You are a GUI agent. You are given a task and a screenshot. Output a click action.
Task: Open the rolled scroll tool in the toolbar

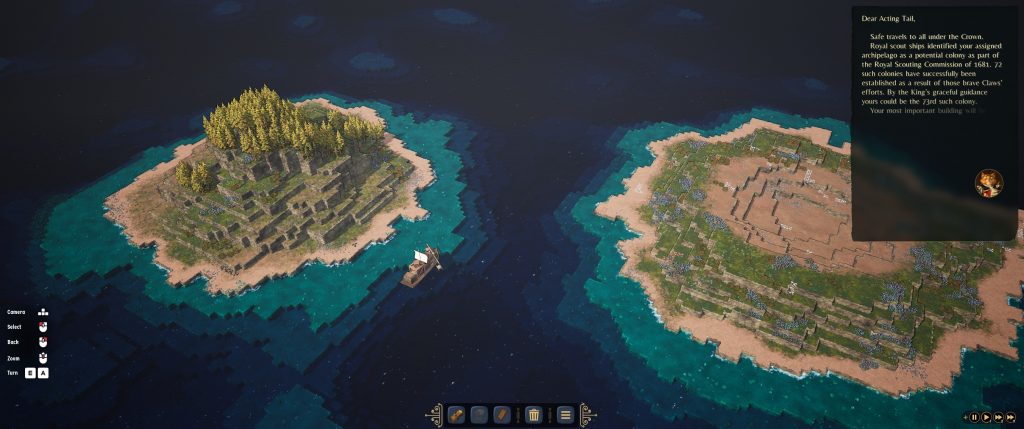[x=456, y=414]
